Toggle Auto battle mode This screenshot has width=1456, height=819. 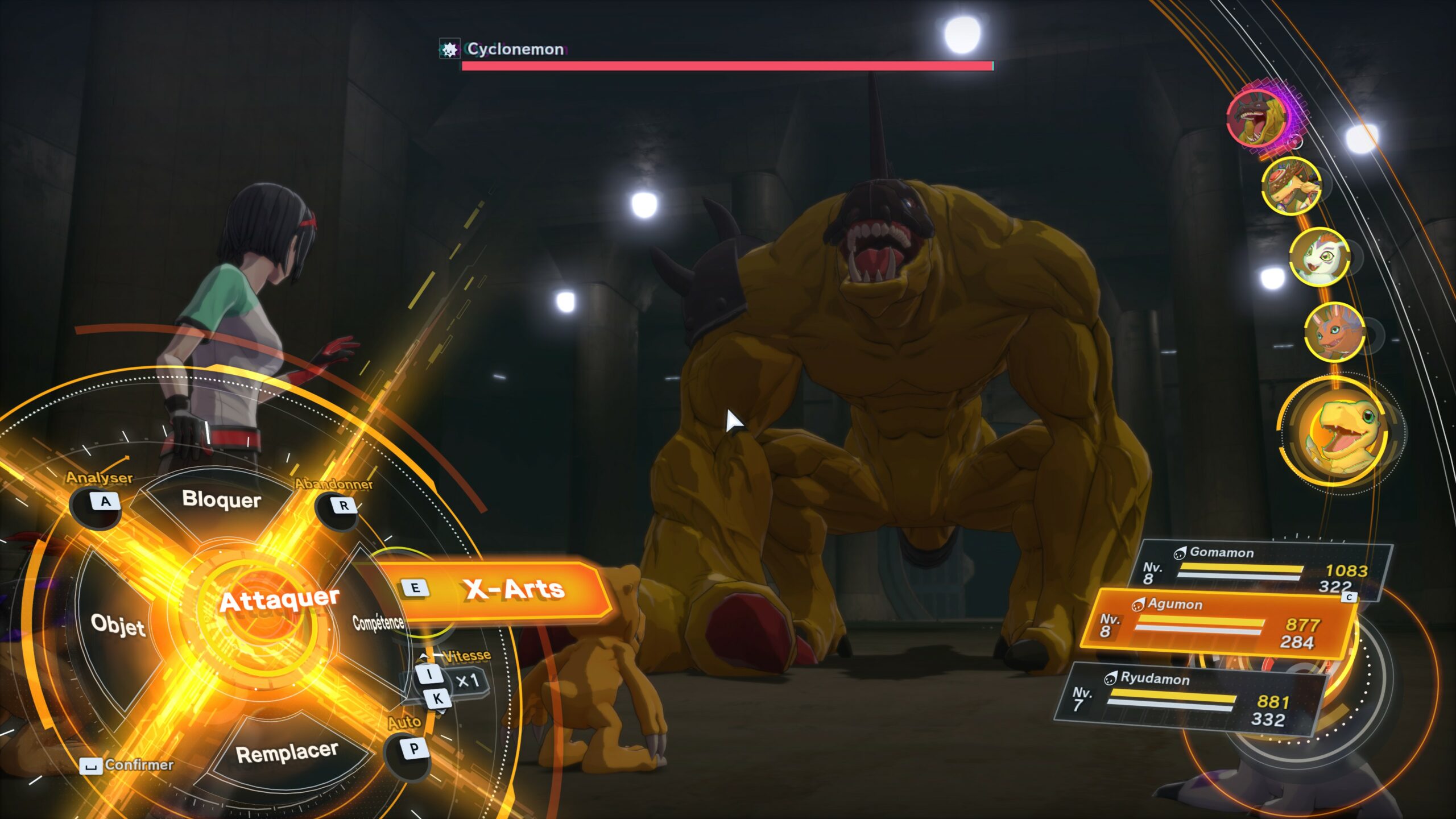click(413, 749)
